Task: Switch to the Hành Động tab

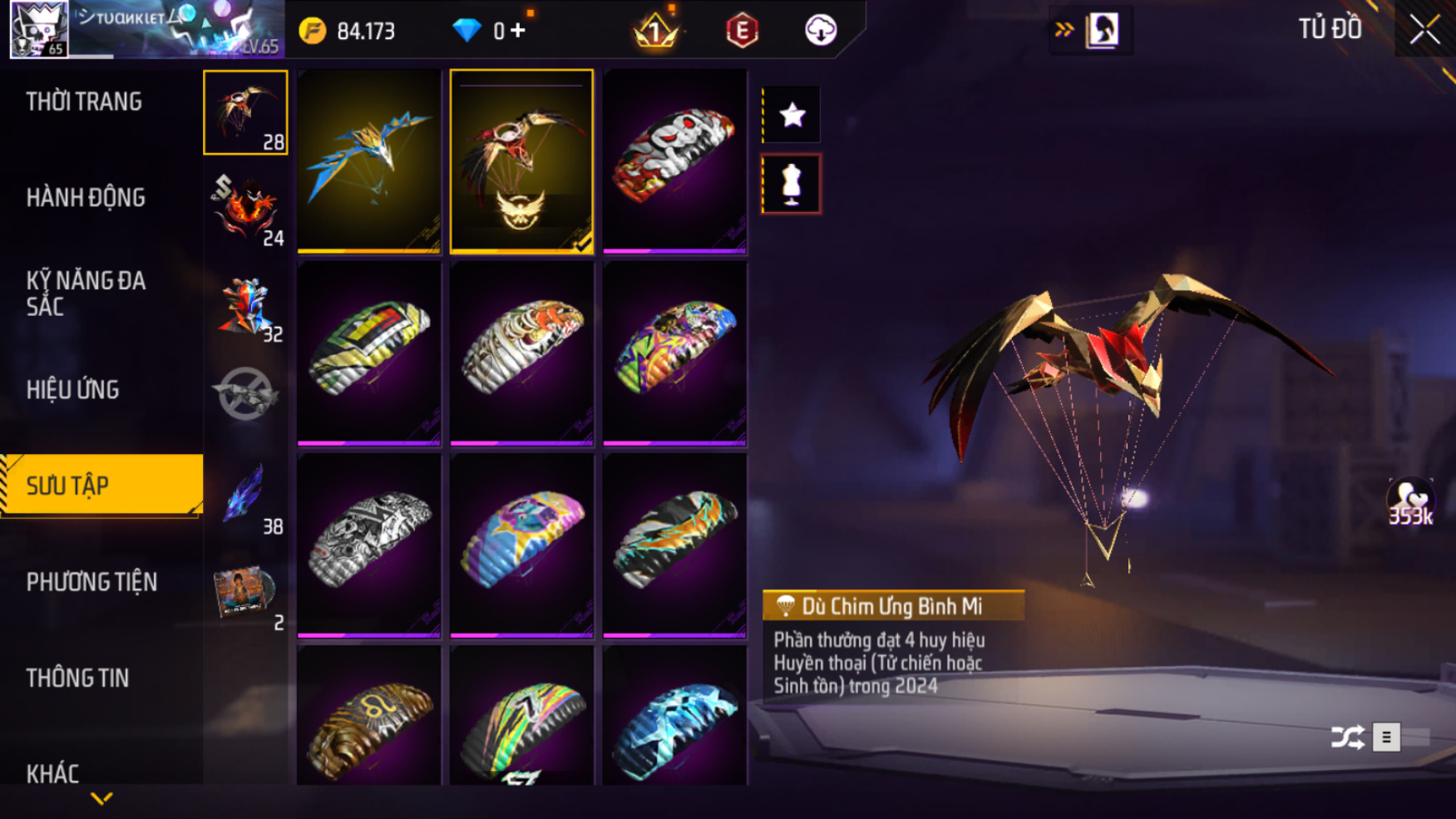Action: [86, 198]
